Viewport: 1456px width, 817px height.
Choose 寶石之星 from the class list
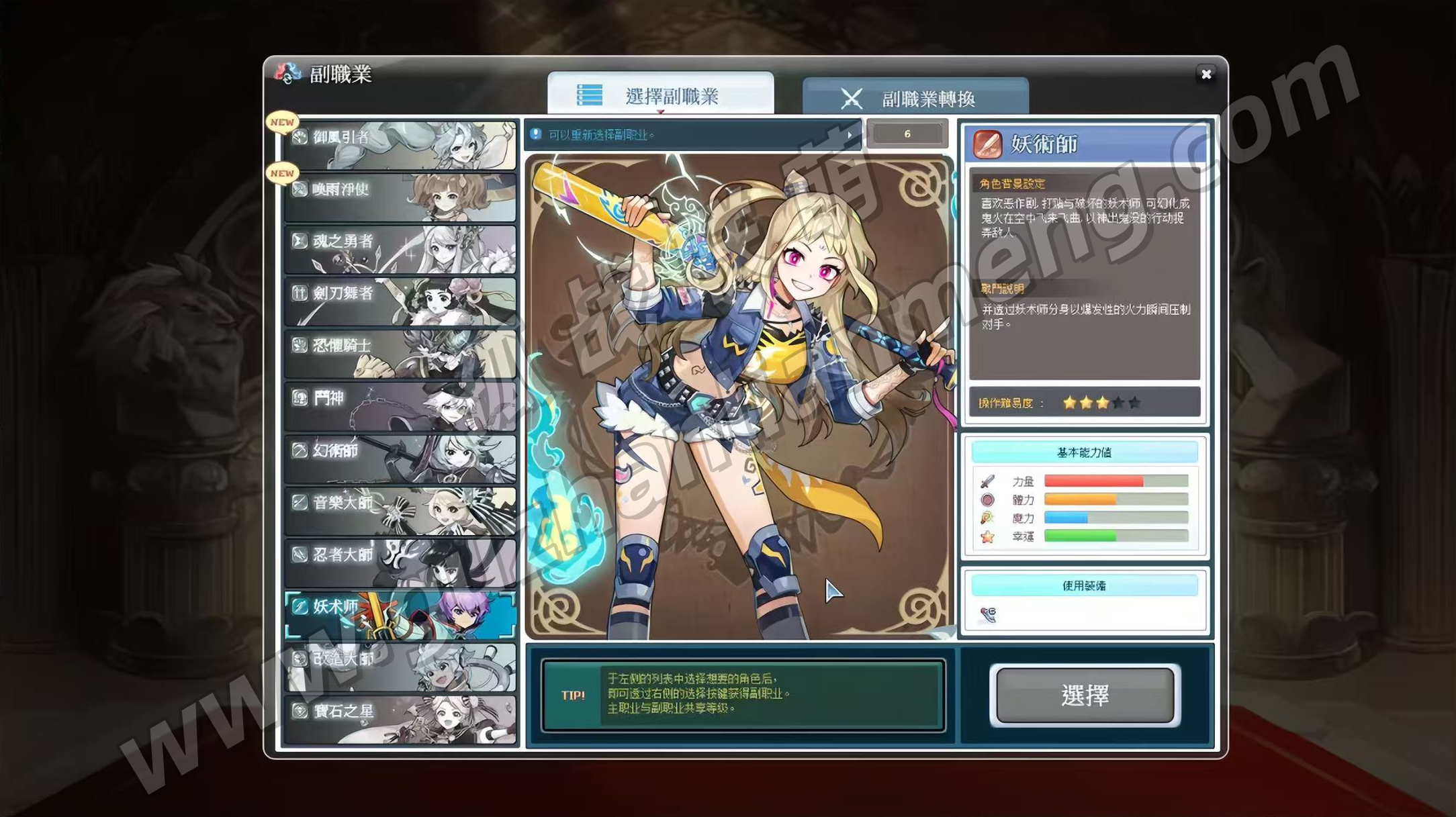401,719
